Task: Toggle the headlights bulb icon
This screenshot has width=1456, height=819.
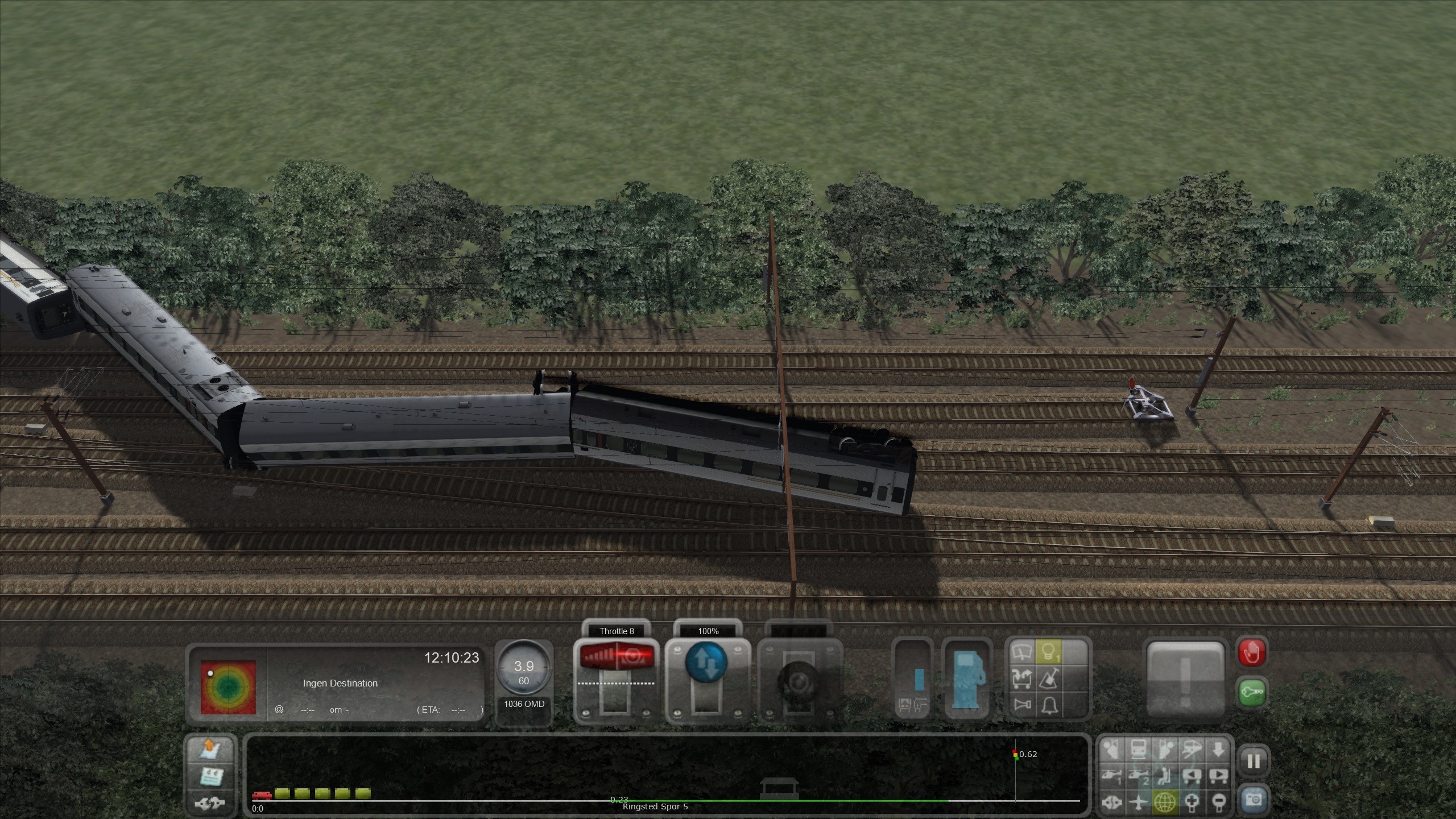Action: [1048, 652]
